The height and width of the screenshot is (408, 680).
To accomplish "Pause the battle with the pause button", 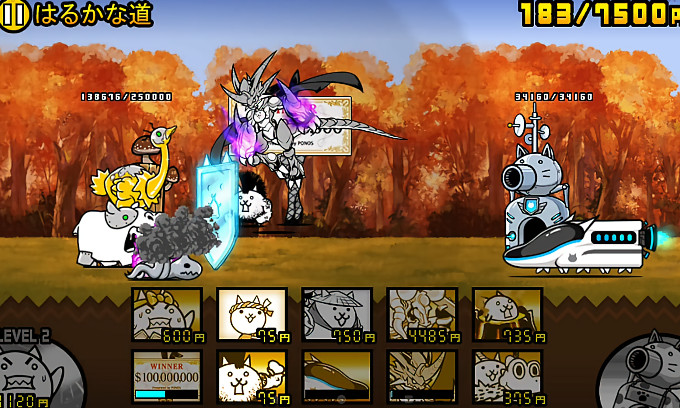I will (x=15, y=15).
